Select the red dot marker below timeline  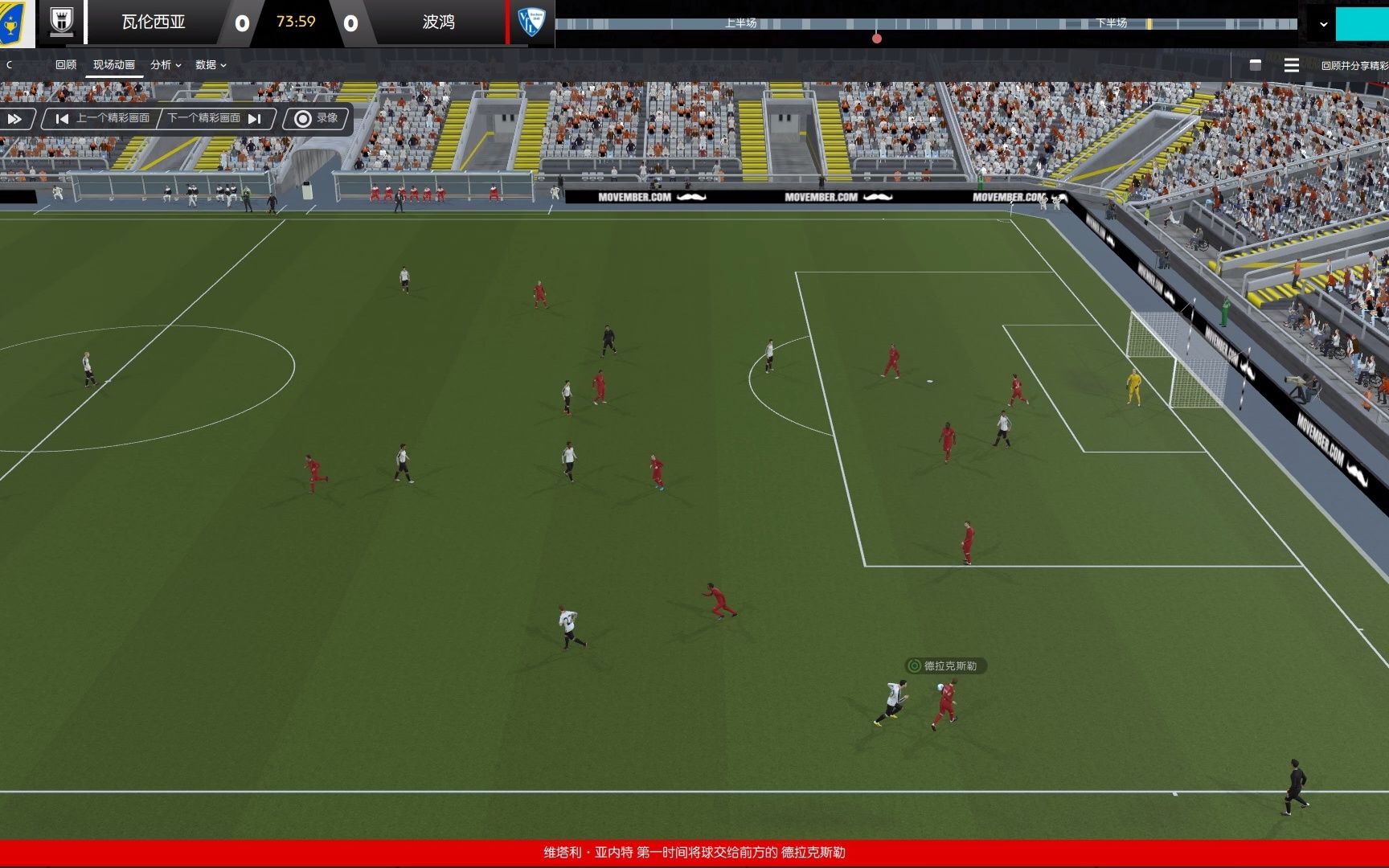point(877,39)
